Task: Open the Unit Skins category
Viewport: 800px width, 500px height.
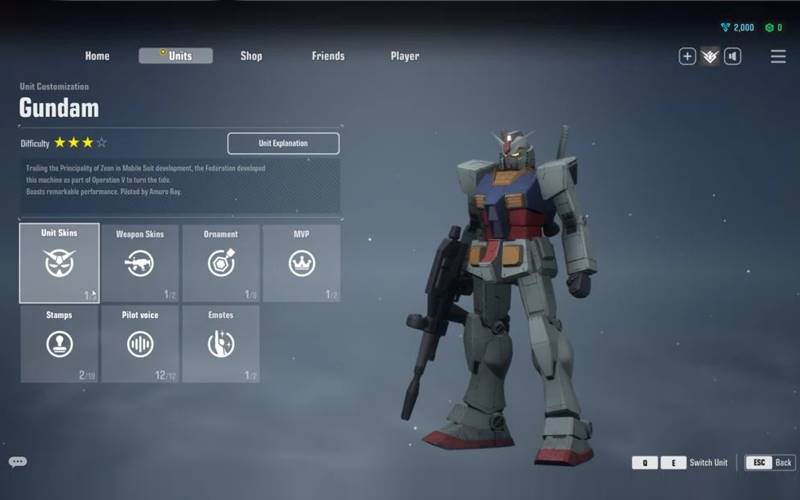Action: [x=60, y=263]
